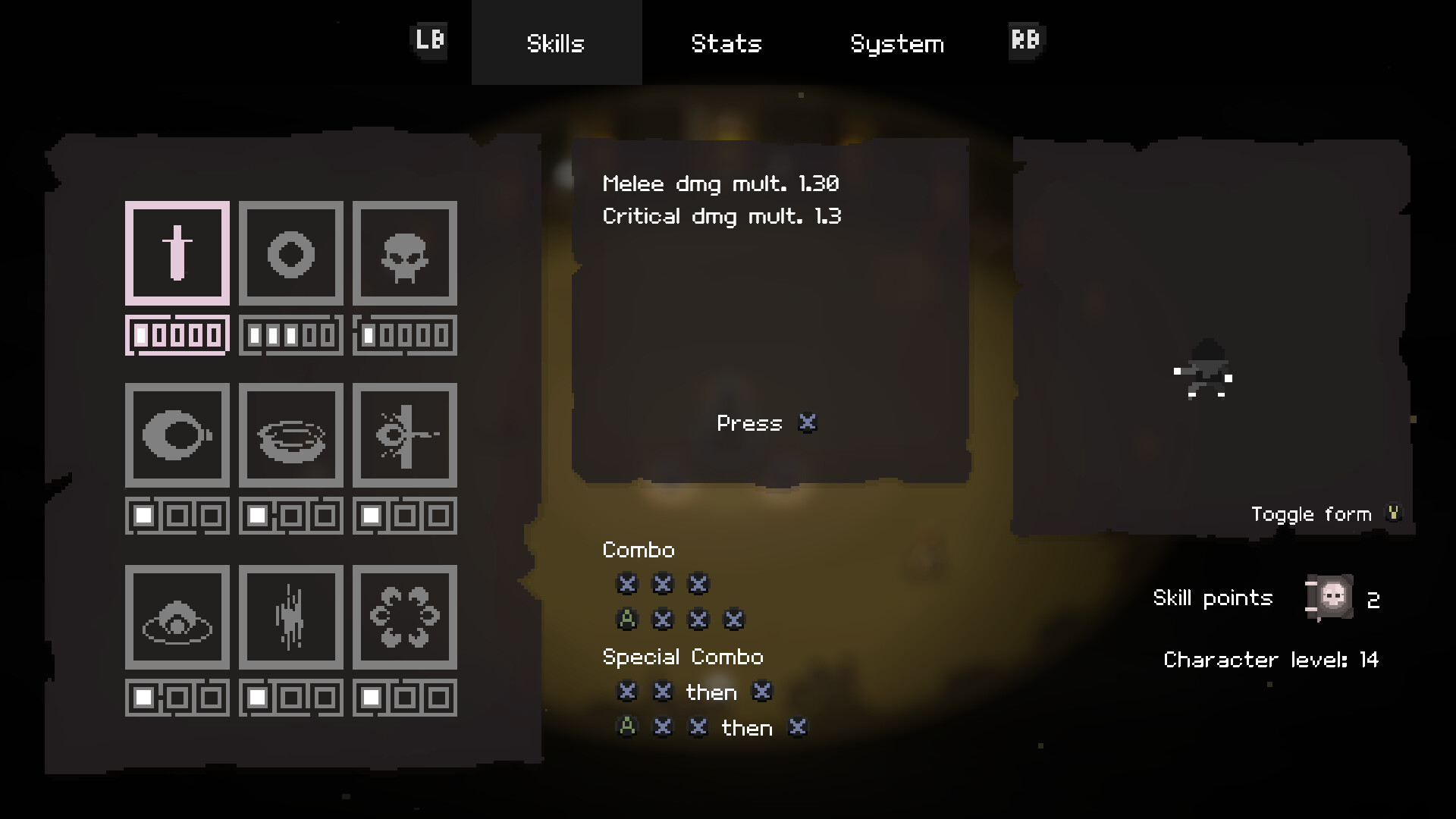This screenshot has height=819, width=1456.
Task: Select the ankh impale skill icon
Action: [404, 435]
